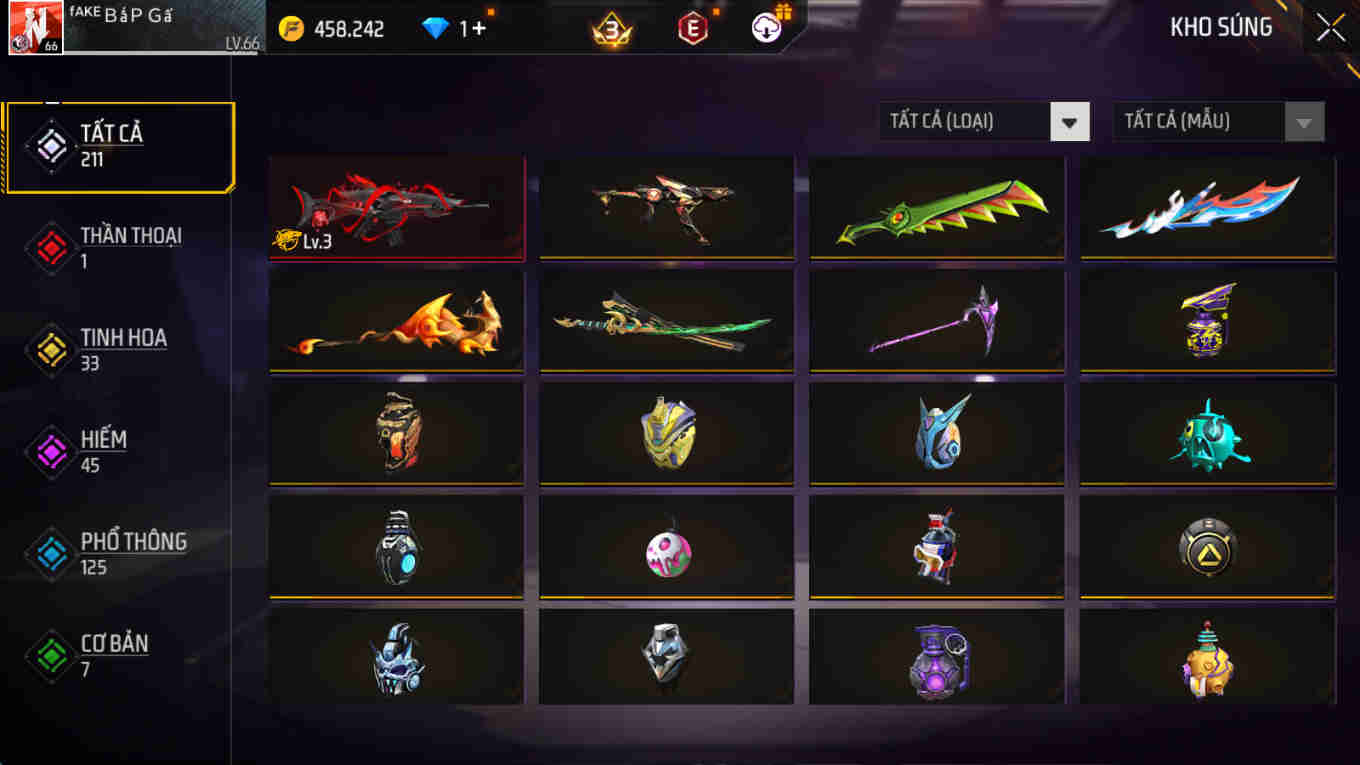This screenshot has height=765, width=1360.
Task: Toggle the CƠ BẢN rarity filter
Action: click(x=49, y=655)
